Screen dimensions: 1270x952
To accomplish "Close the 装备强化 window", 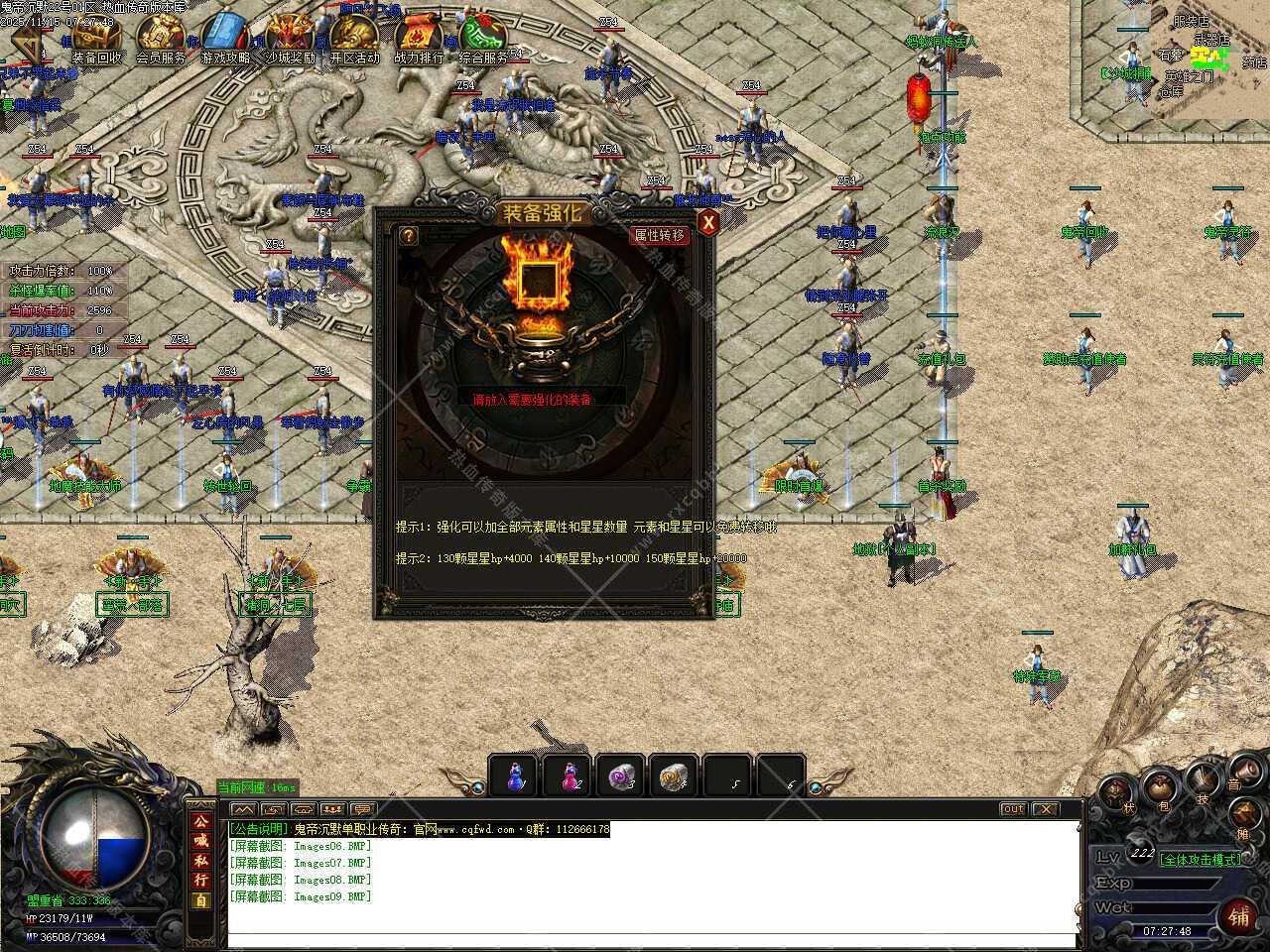I will [x=707, y=223].
